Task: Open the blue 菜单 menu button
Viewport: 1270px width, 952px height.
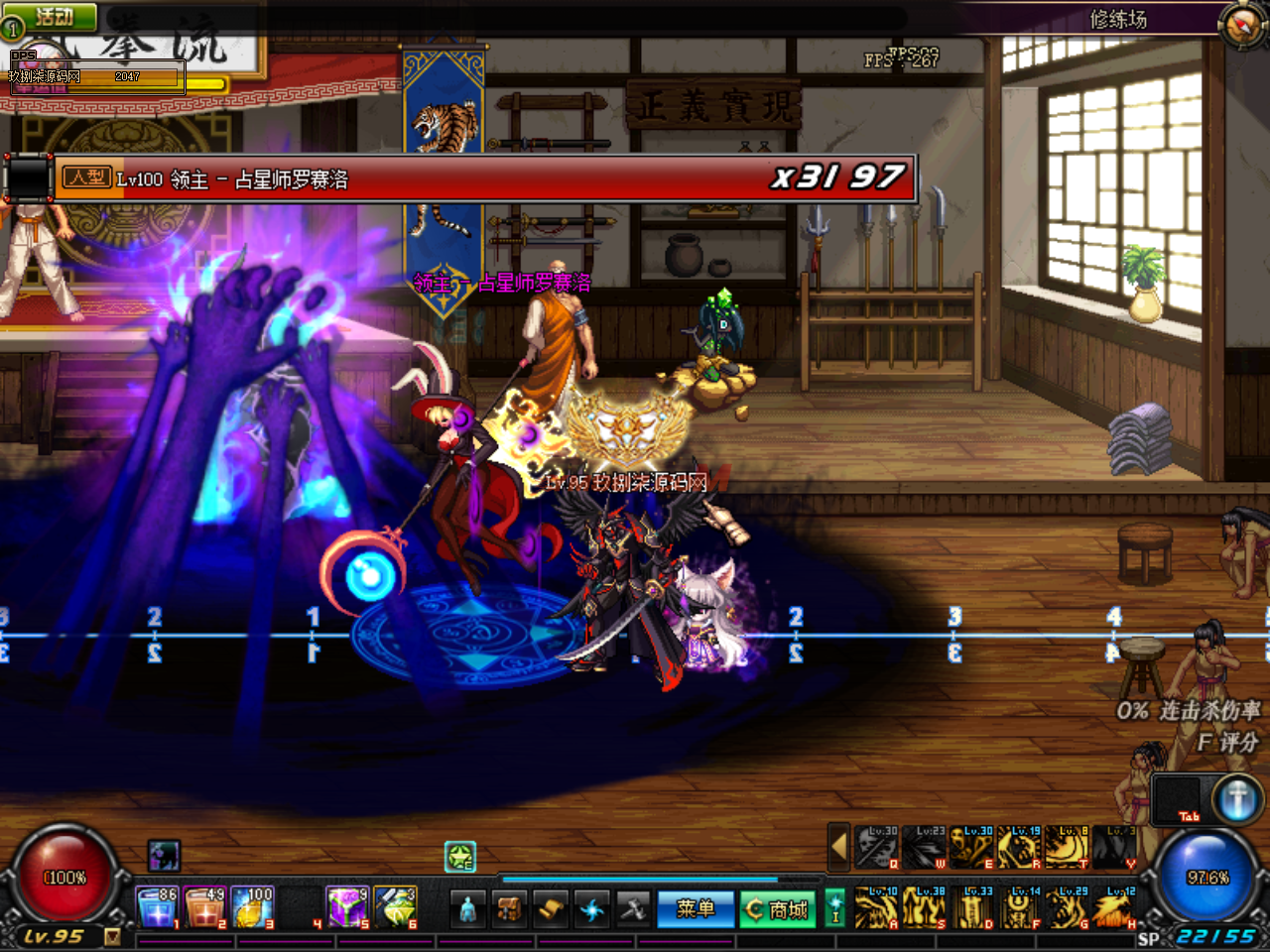Action: (695, 908)
